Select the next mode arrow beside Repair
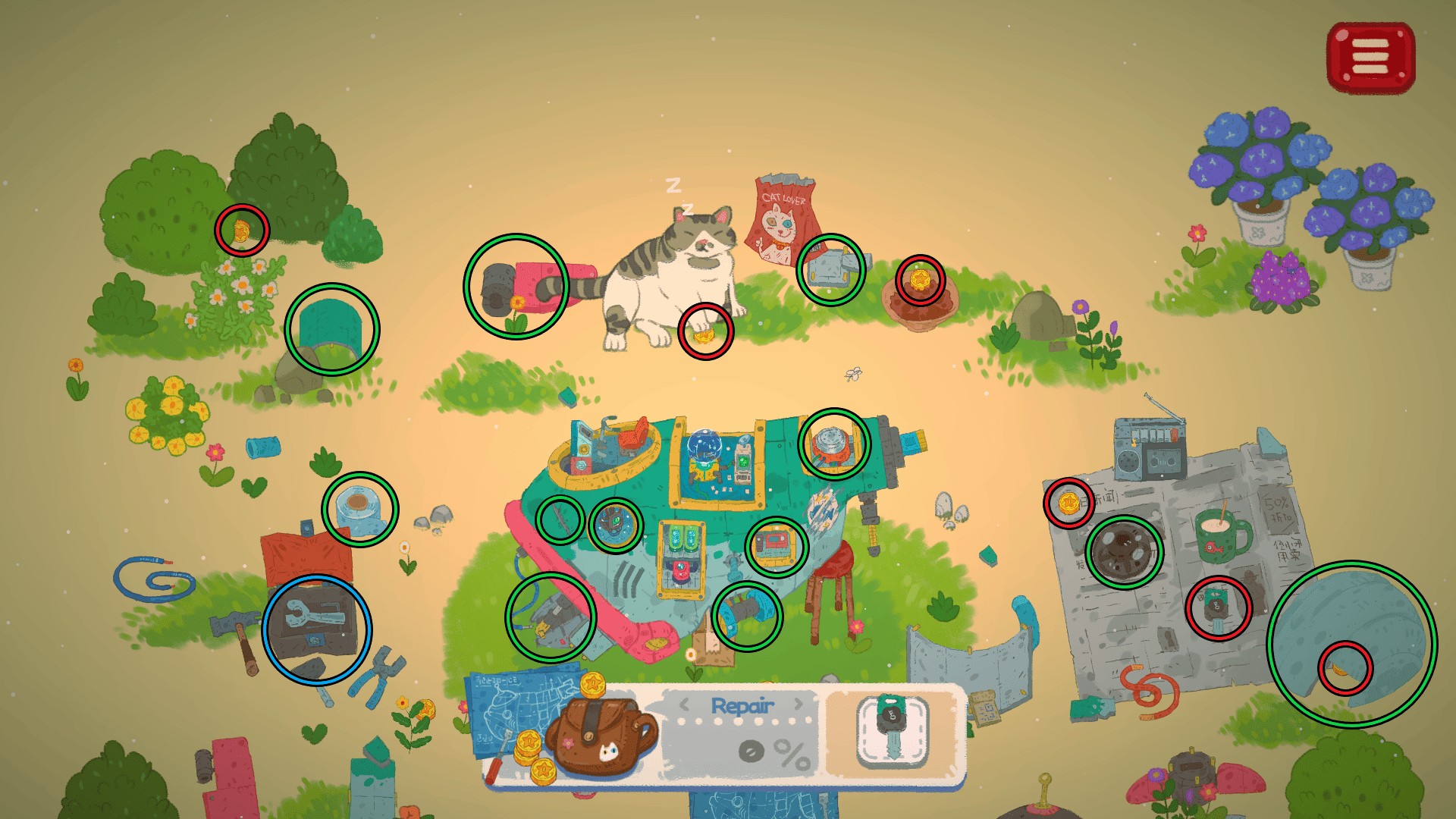The image size is (1456, 819). point(799,704)
